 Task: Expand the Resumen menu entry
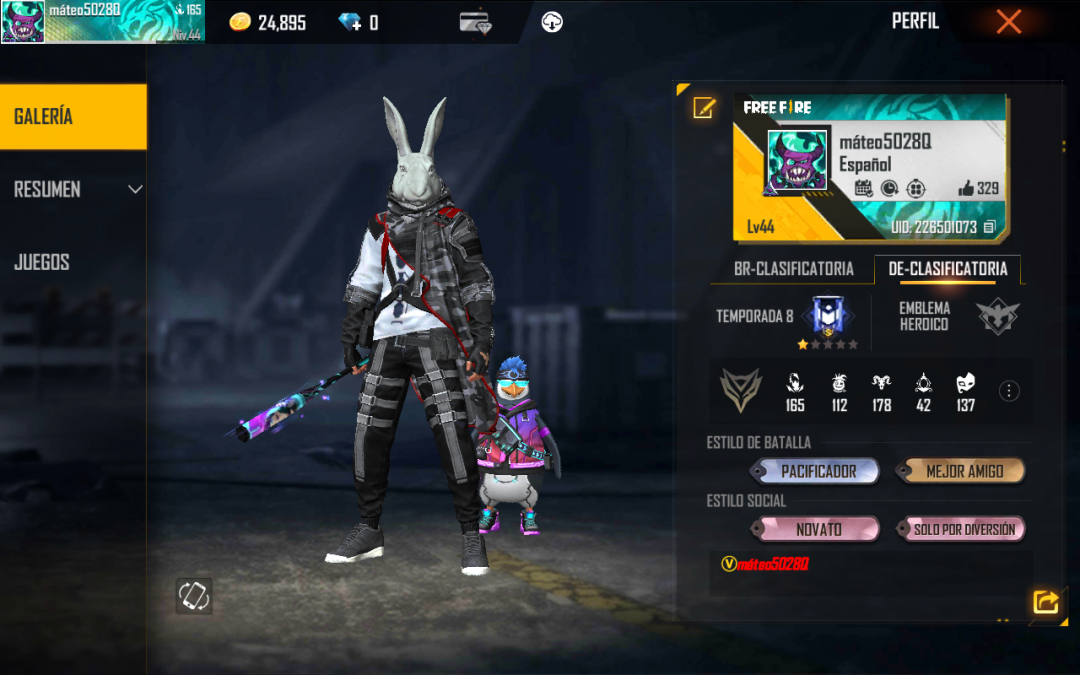tap(73, 189)
